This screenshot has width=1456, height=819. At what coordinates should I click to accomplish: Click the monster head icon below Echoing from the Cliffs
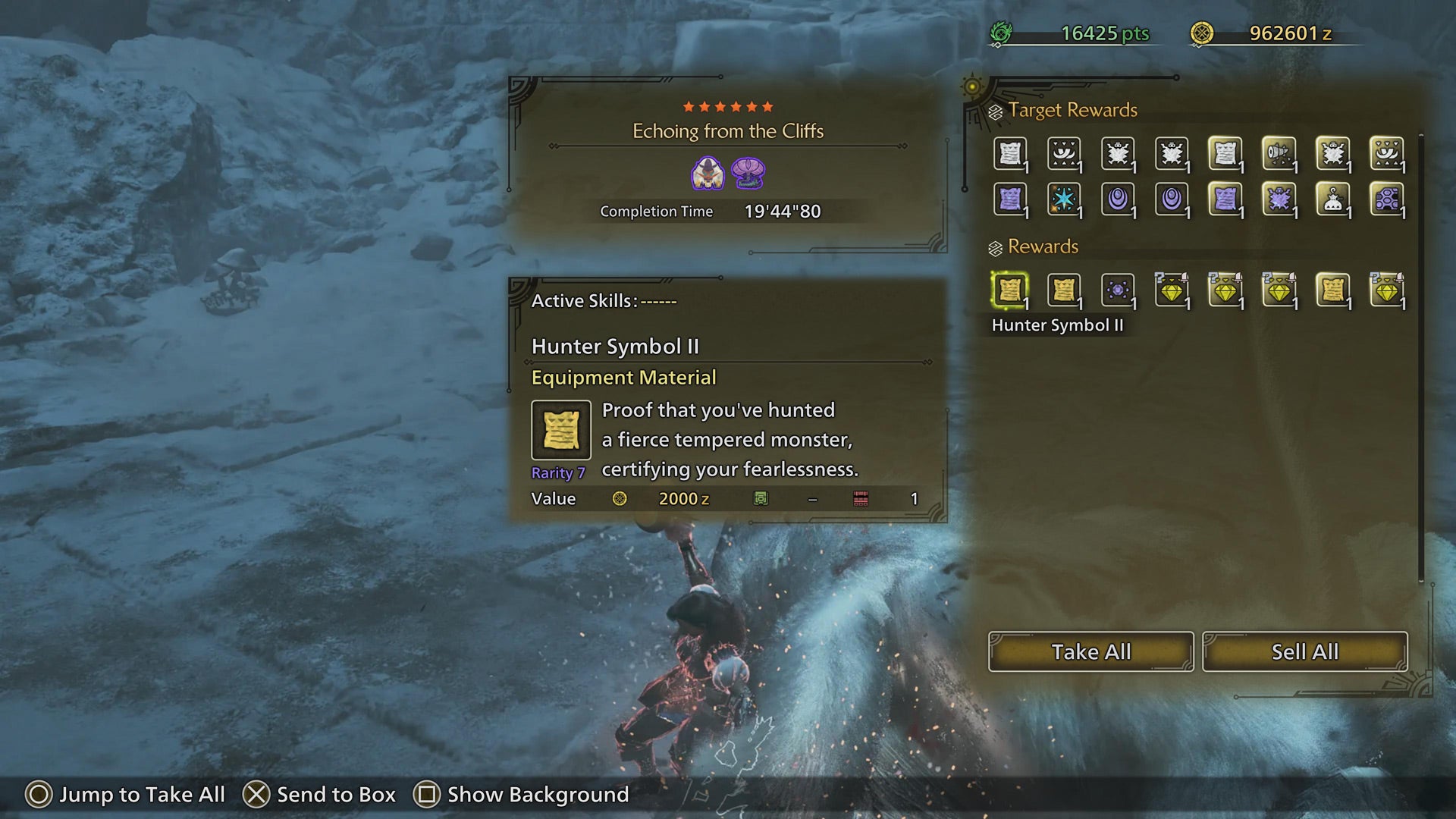[x=708, y=173]
